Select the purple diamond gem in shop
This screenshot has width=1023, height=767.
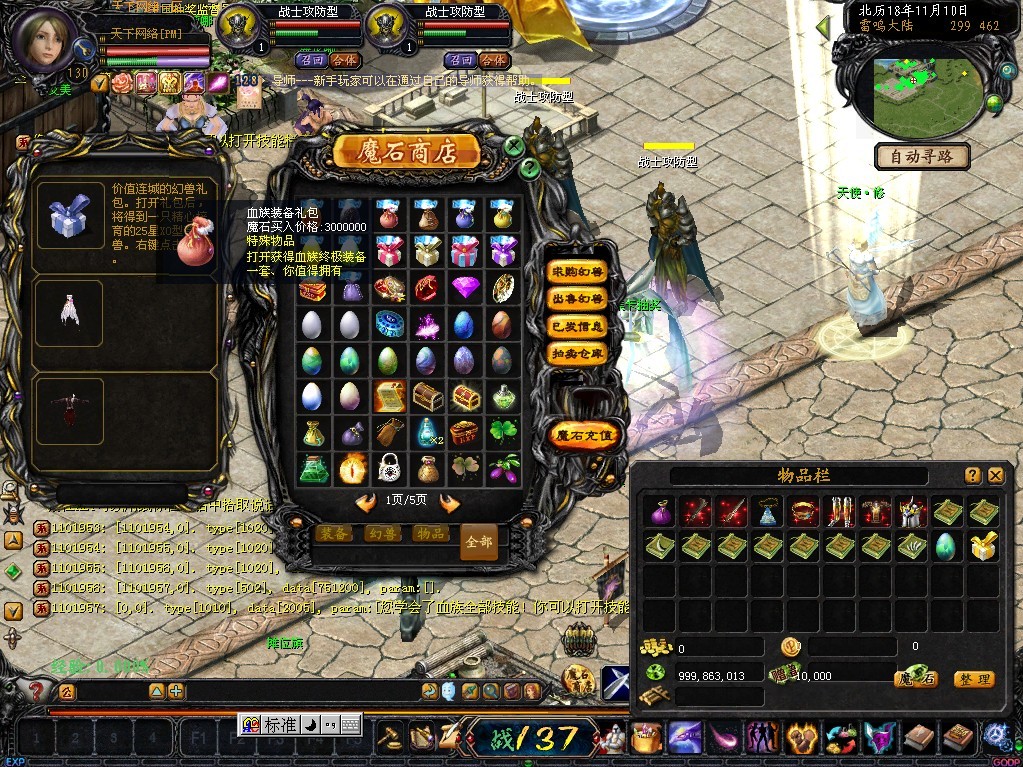465,288
